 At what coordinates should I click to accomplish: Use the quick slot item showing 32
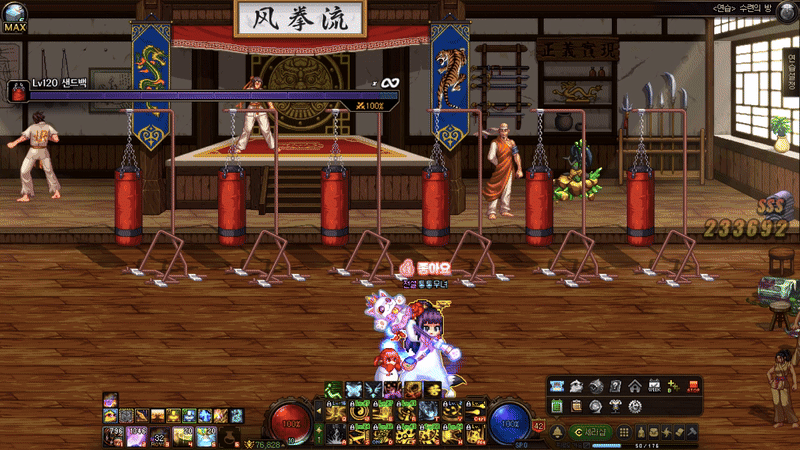click(158, 434)
